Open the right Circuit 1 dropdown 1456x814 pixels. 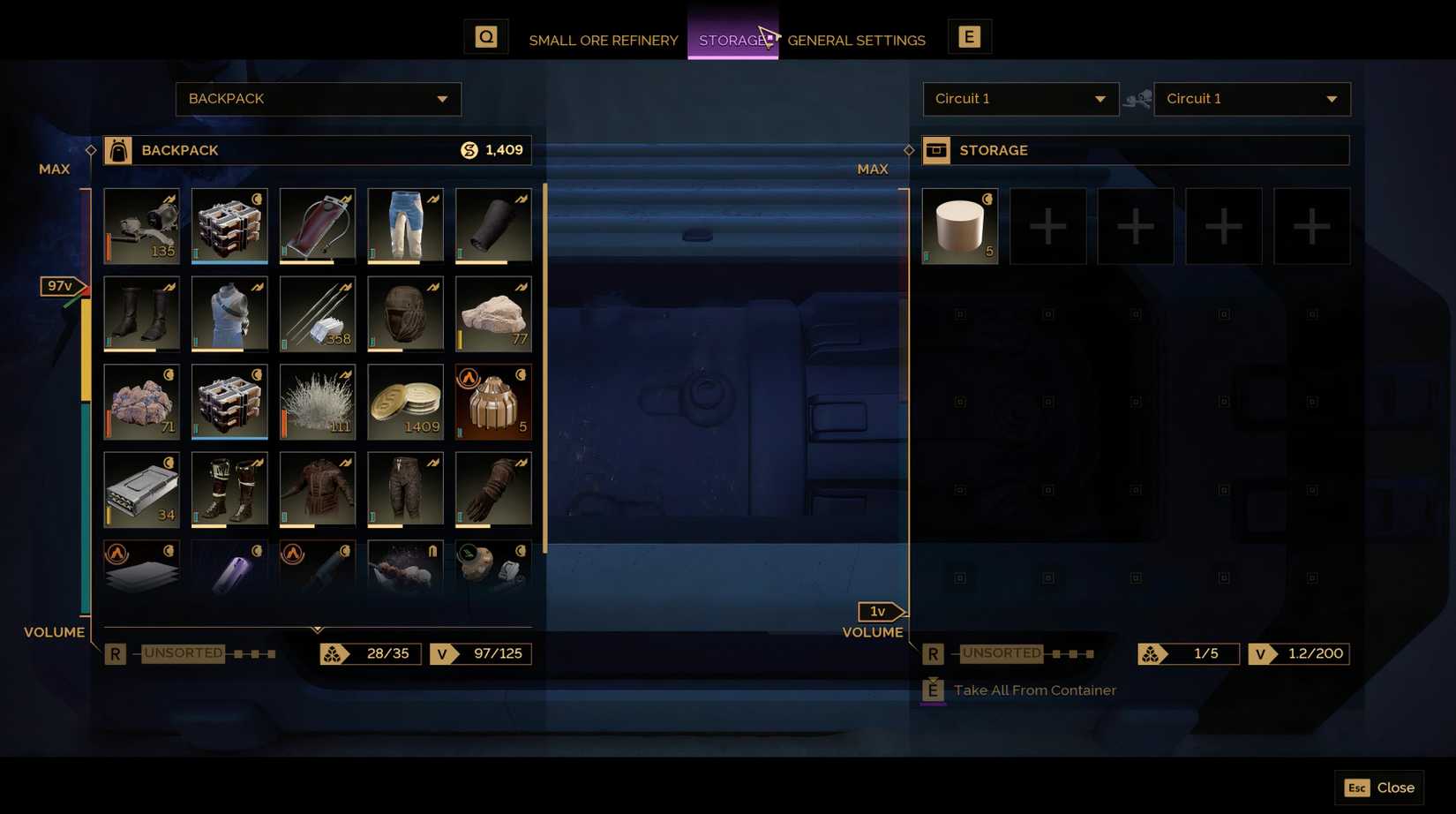(1252, 99)
